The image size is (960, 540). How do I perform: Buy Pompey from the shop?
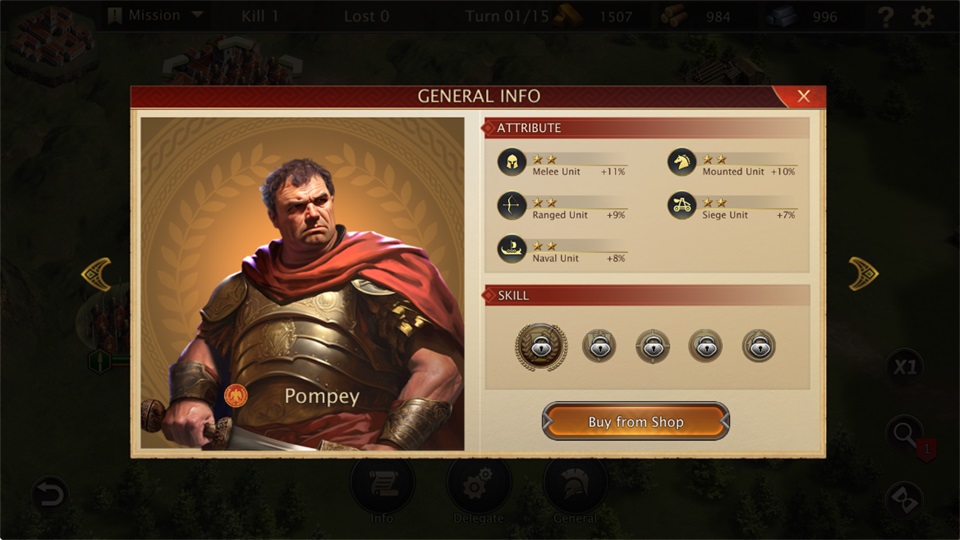(636, 421)
